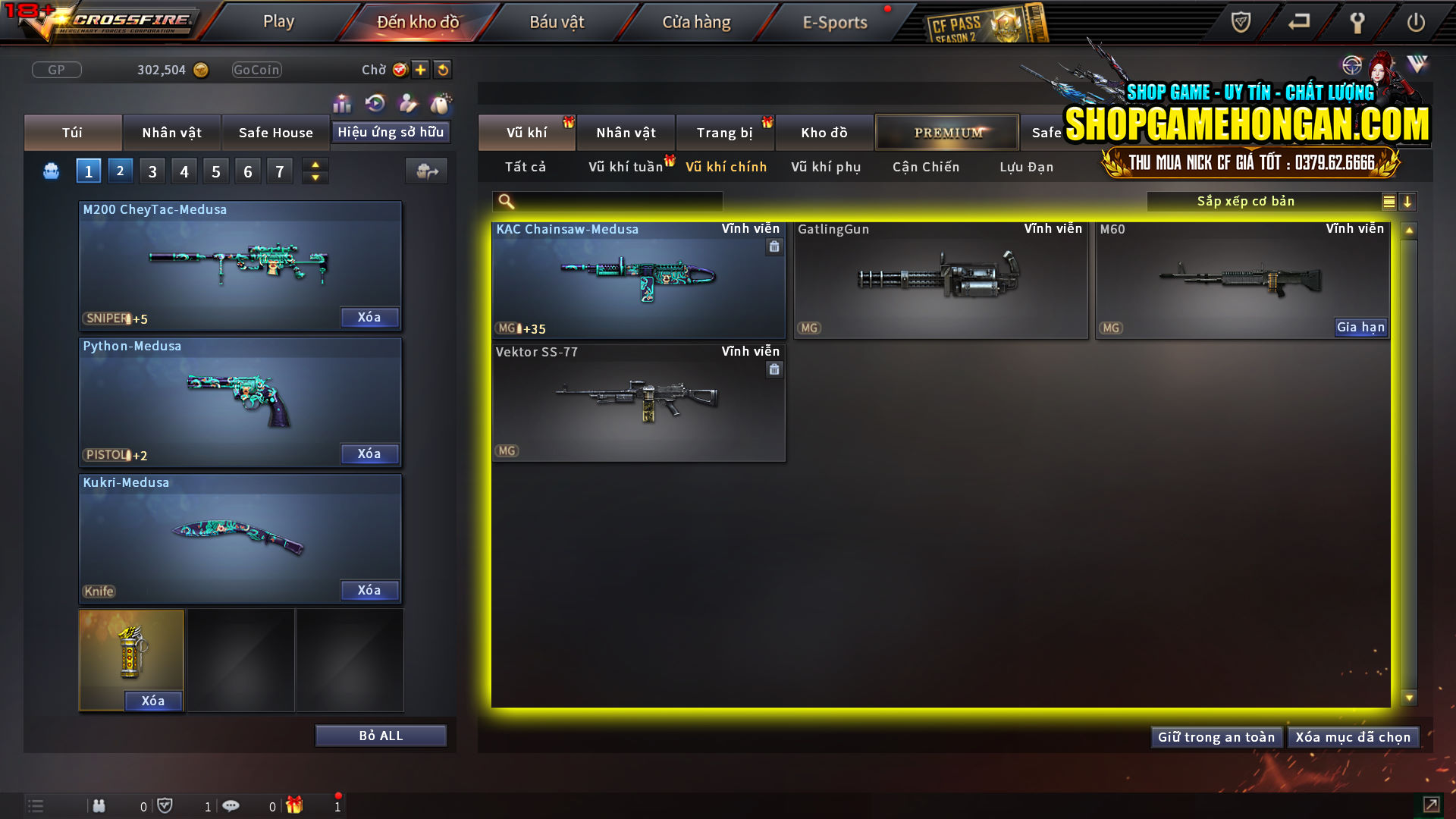This screenshot has height=819, width=1456.
Task: Click the gift box icon with notification dot
Action: click(296, 805)
